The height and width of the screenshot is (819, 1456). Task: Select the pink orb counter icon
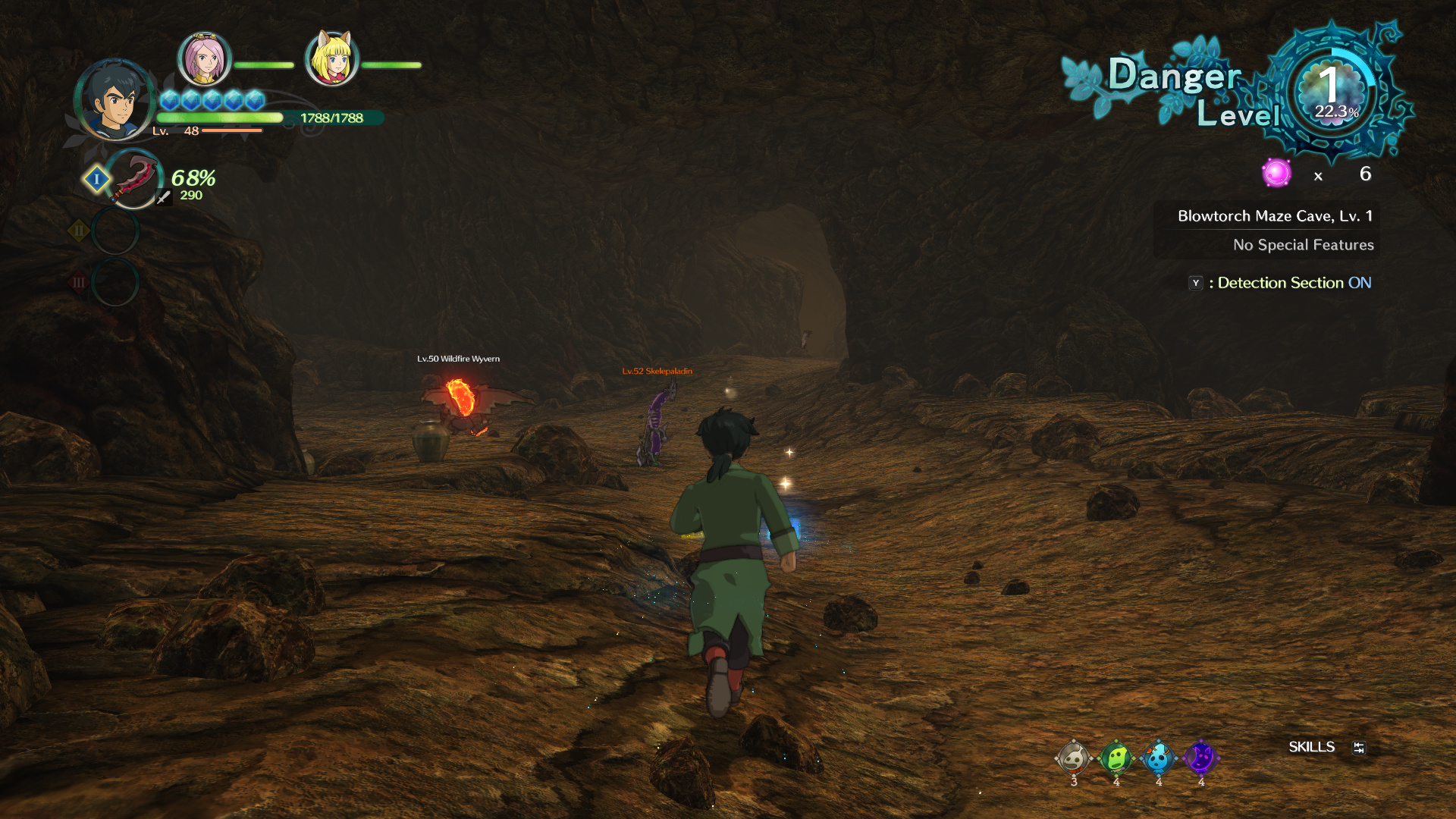[1276, 174]
